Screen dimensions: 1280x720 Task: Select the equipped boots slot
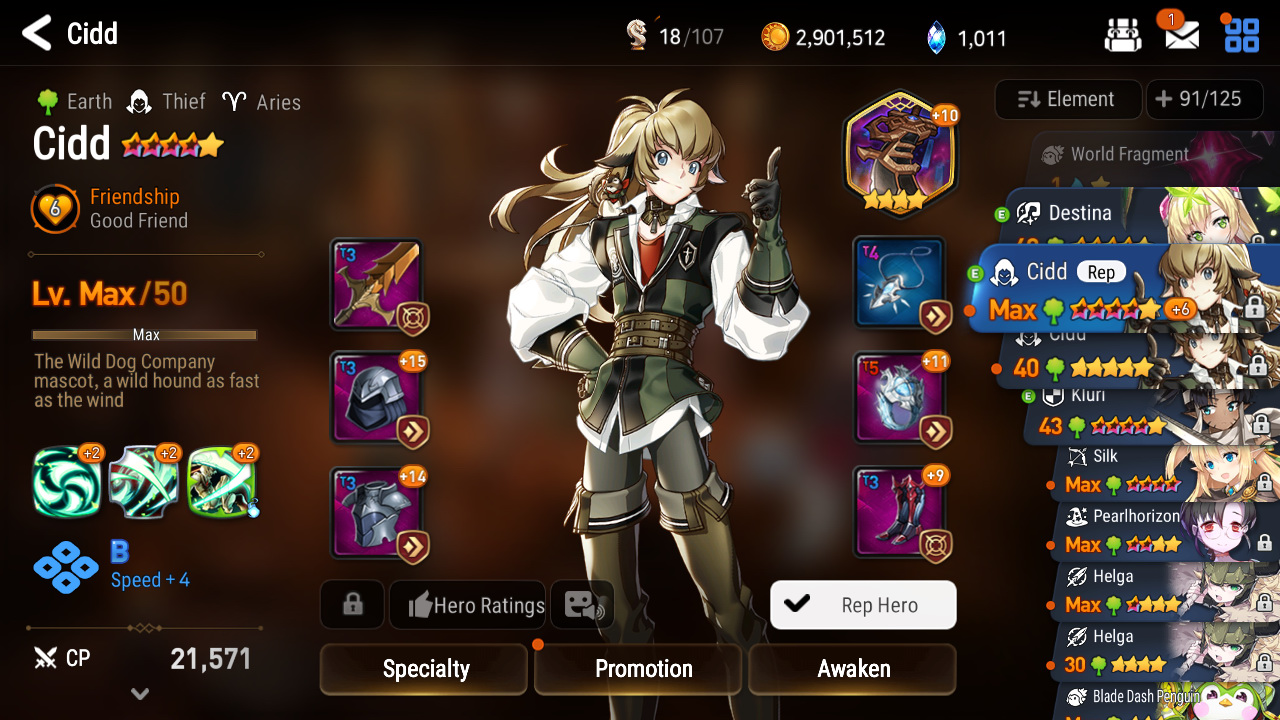pyautogui.click(x=899, y=512)
